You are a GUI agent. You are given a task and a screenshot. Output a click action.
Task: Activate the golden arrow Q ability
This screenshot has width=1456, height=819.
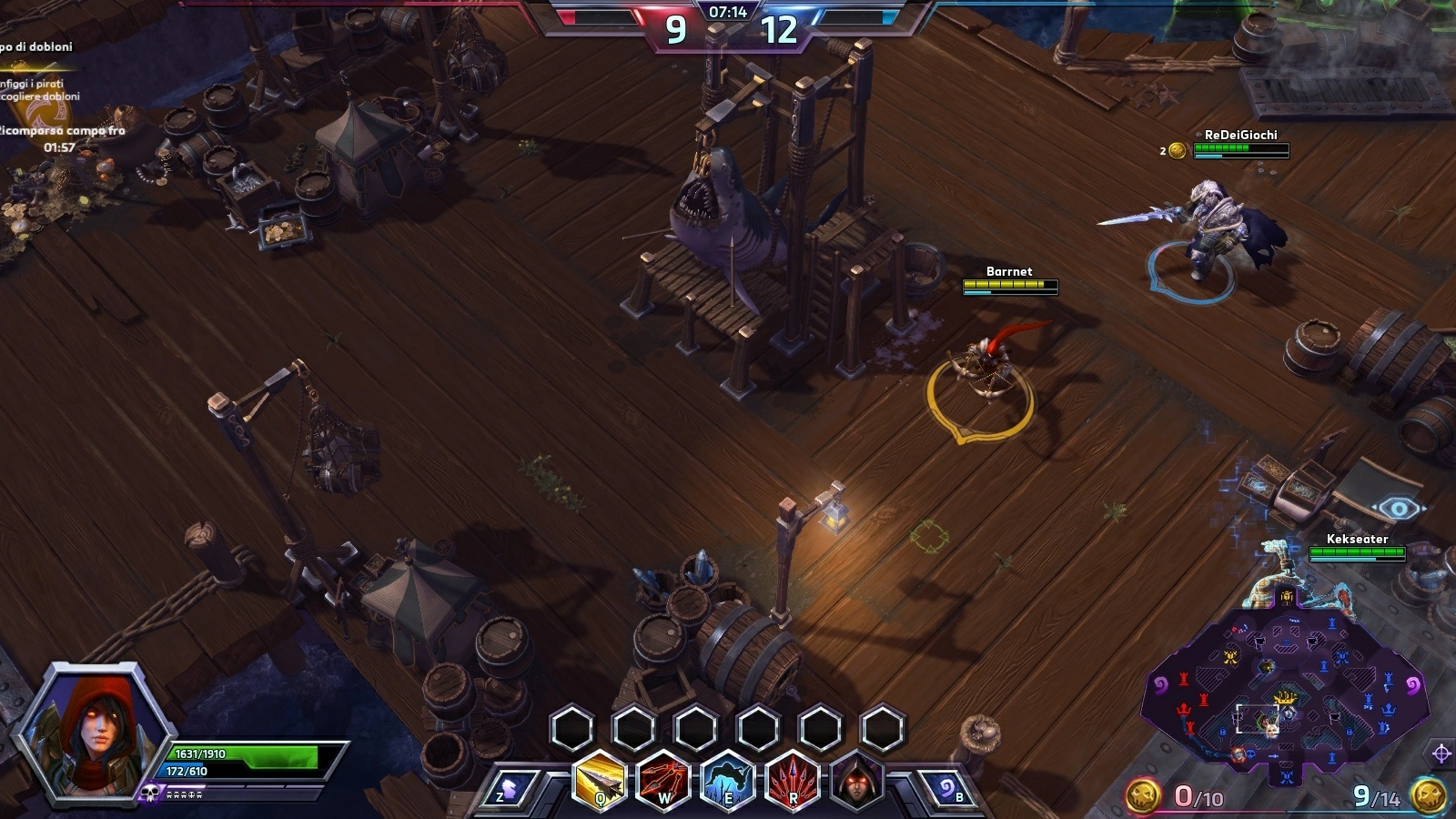click(x=601, y=781)
